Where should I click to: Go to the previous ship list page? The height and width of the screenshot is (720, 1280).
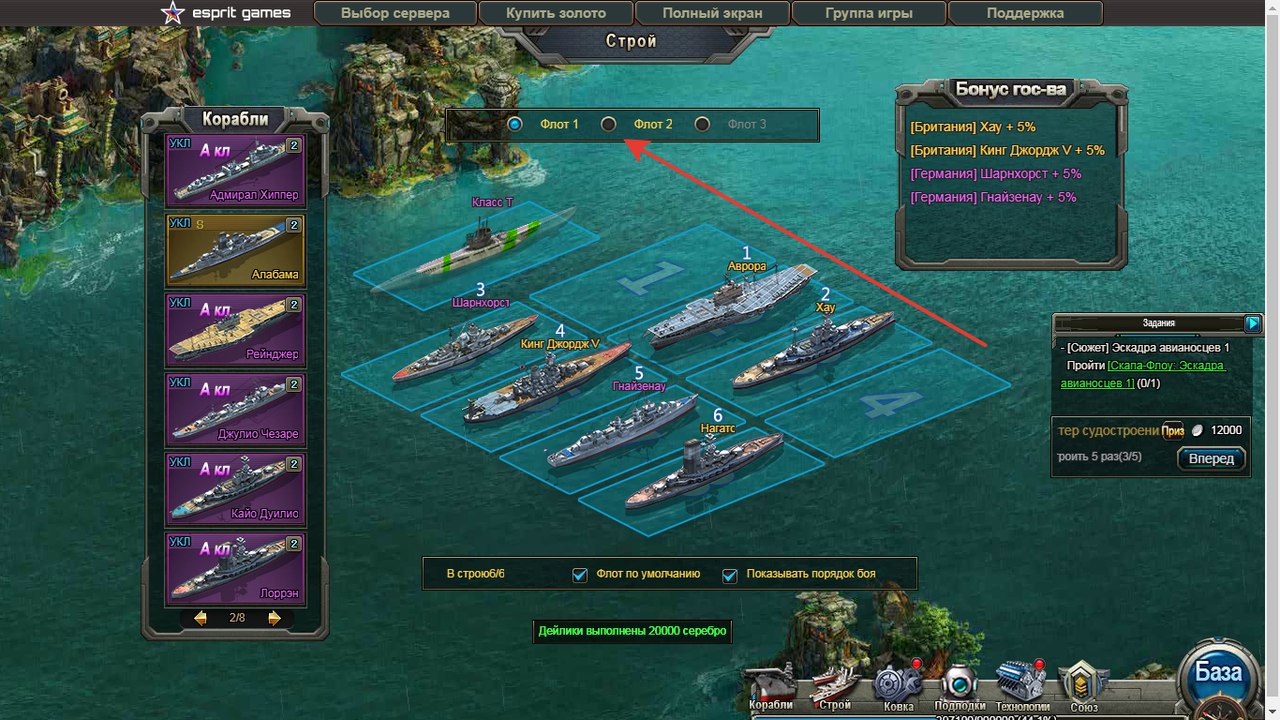pyautogui.click(x=200, y=618)
